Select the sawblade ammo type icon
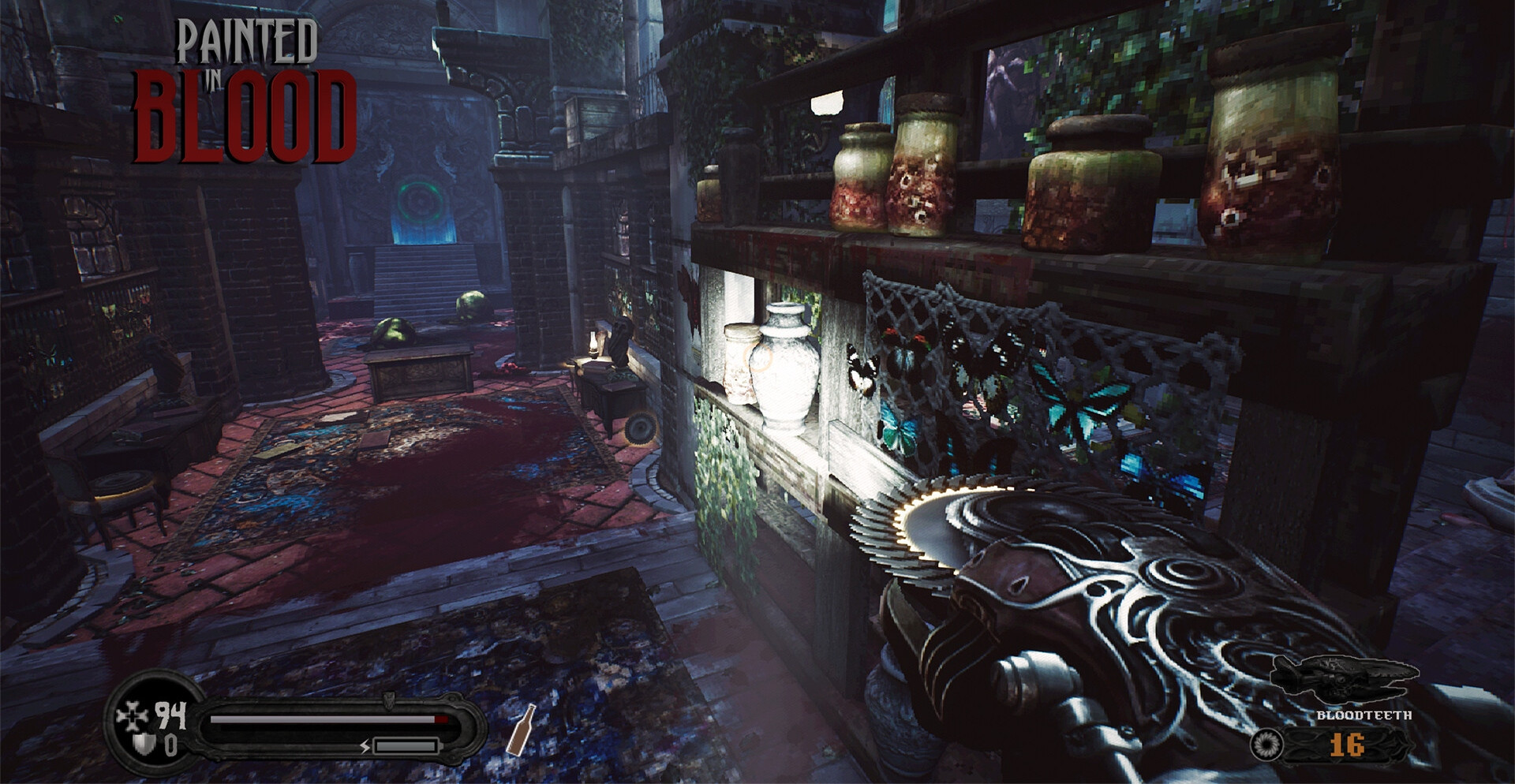This screenshot has height=784, width=1515. click(x=1266, y=745)
